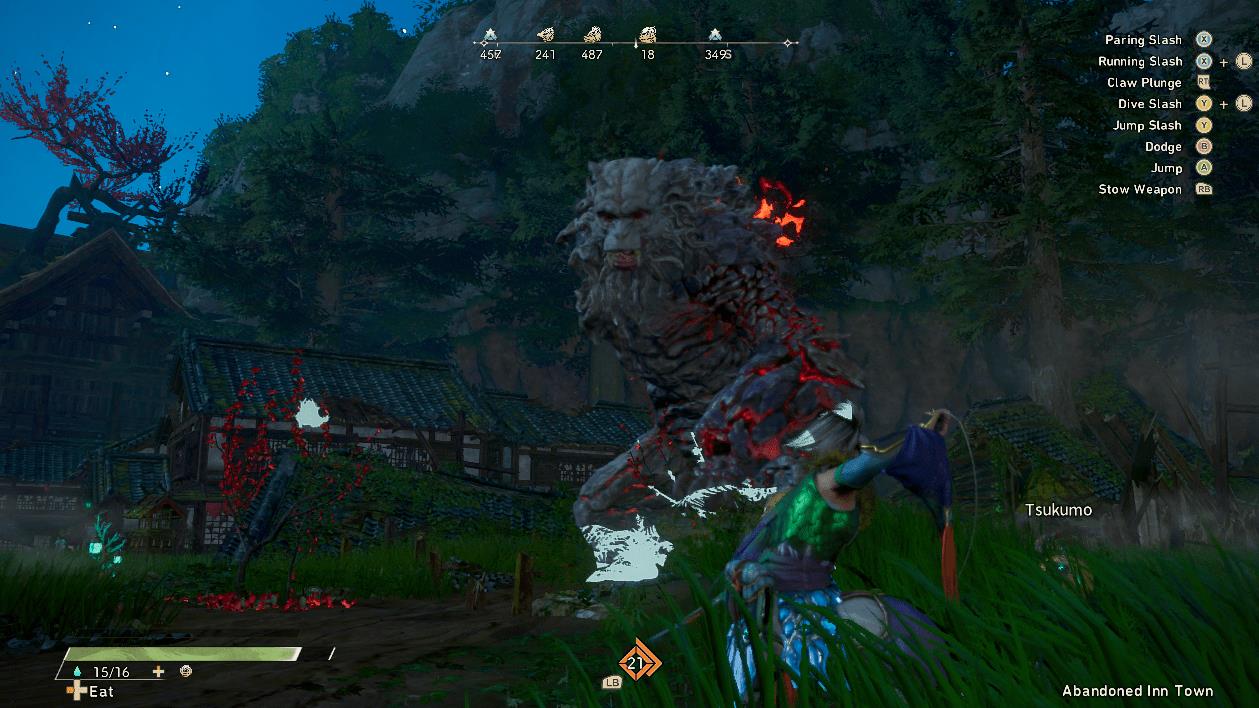Screen dimensions: 1259x708
Task: Select the compass beast marker at 241
Action: (x=545, y=35)
